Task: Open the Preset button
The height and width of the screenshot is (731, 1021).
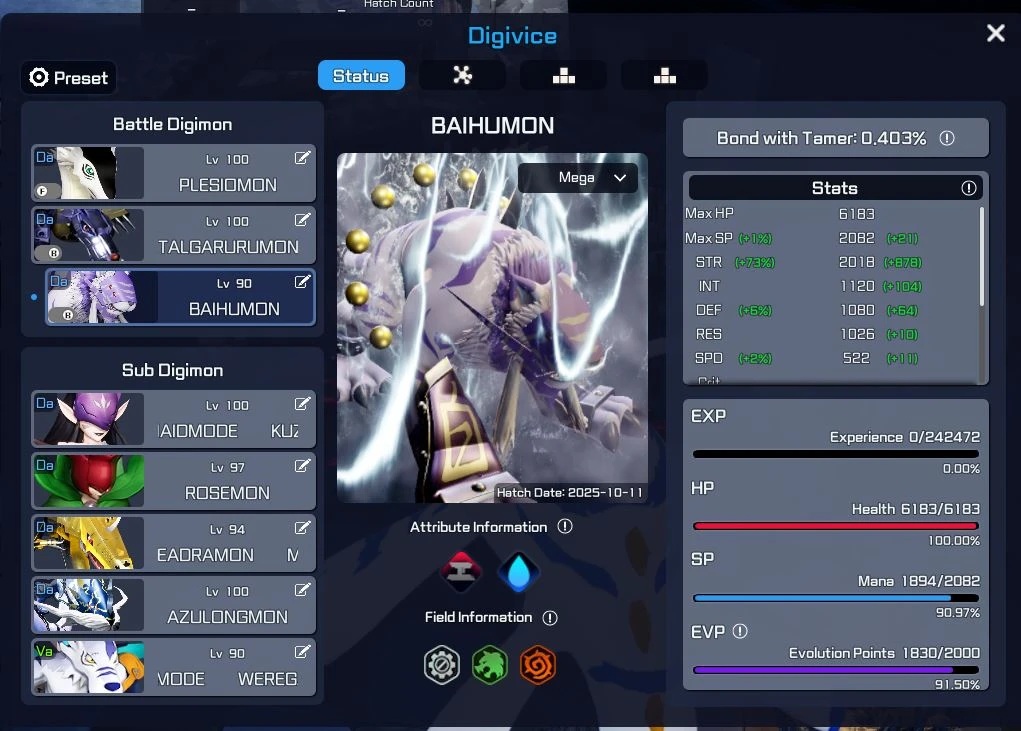Action: pyautogui.click(x=68, y=78)
